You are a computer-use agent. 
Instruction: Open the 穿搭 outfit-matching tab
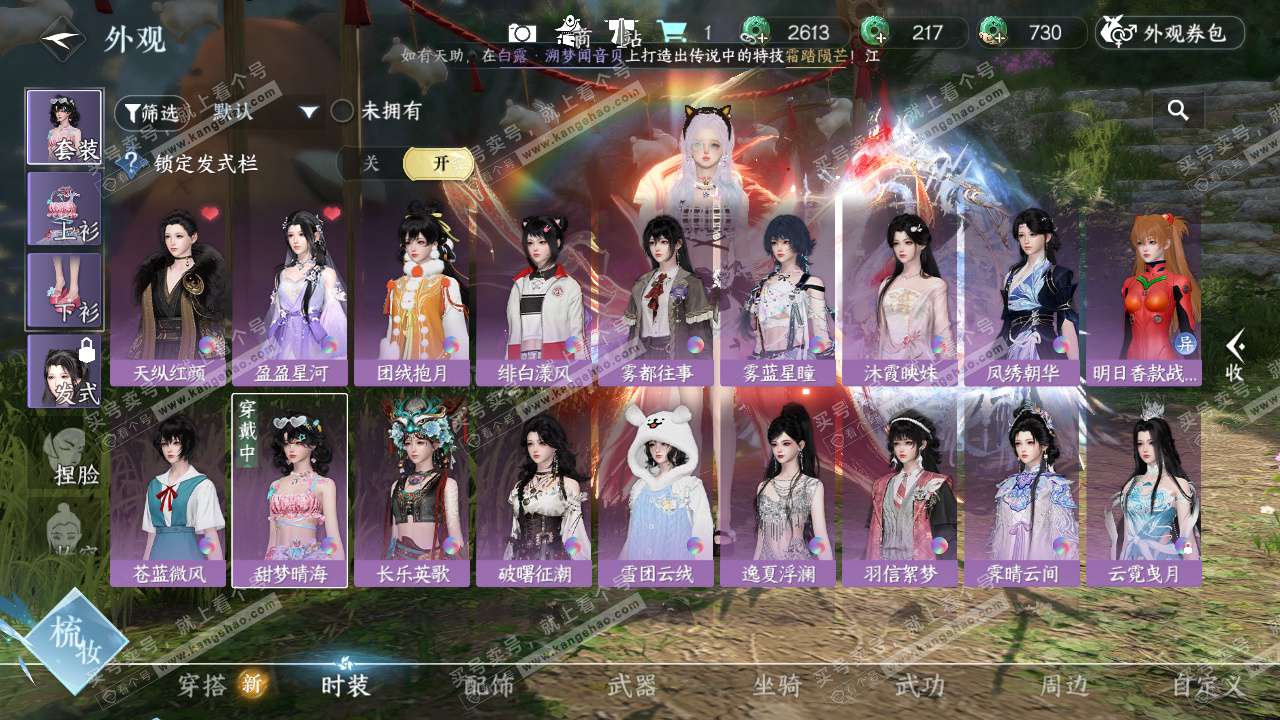coord(204,686)
